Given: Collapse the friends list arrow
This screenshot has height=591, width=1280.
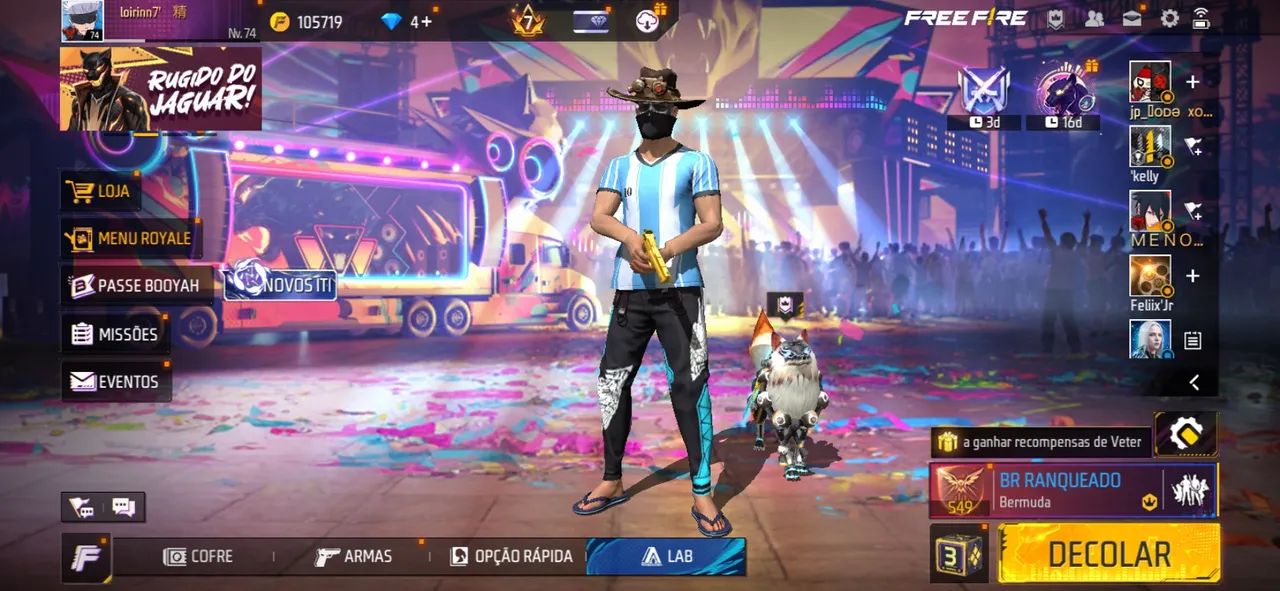Looking at the screenshot, I should (1193, 382).
